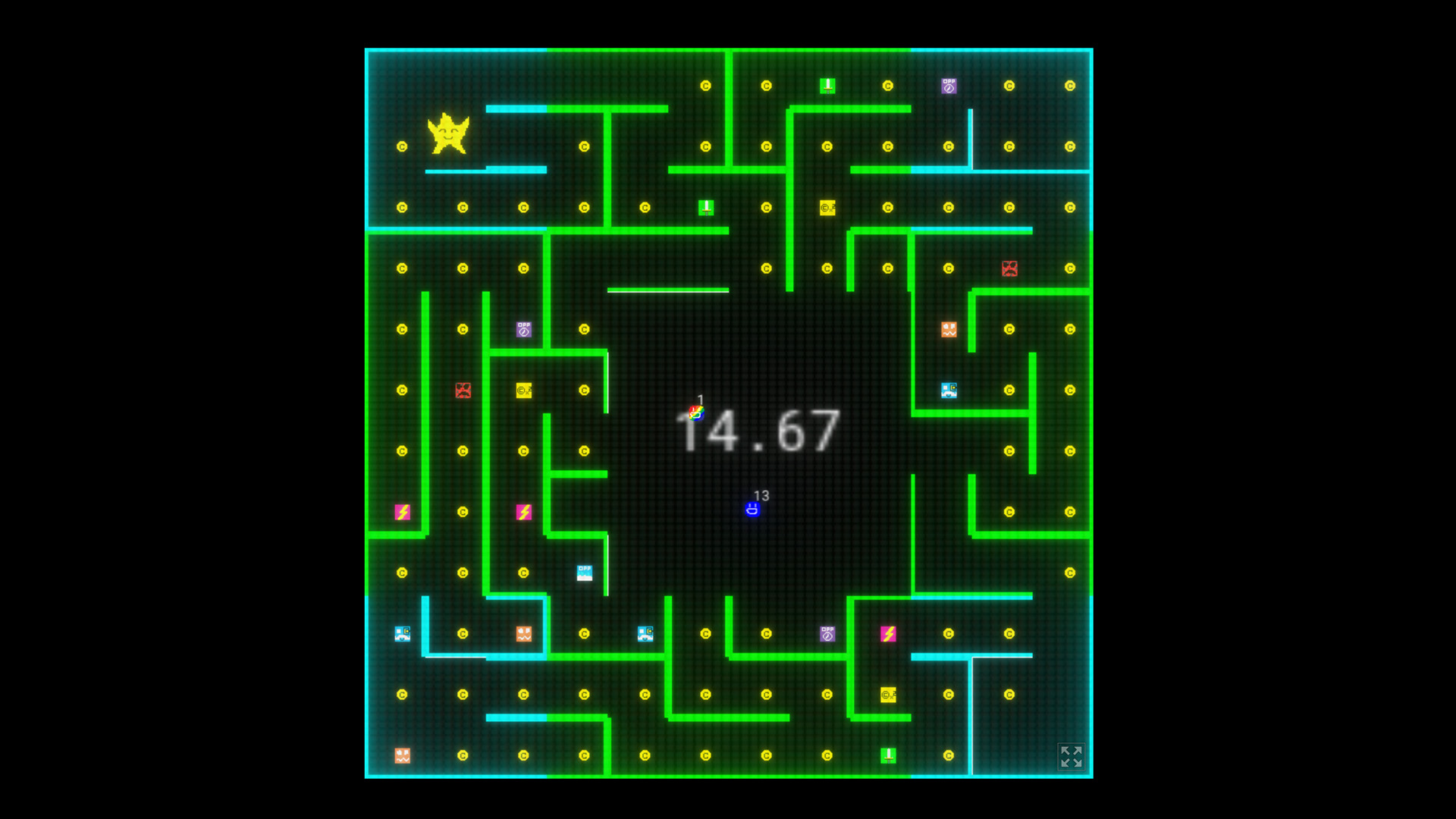Click the blue plug power-up numbered 13
The image size is (1456, 819).
(752, 510)
